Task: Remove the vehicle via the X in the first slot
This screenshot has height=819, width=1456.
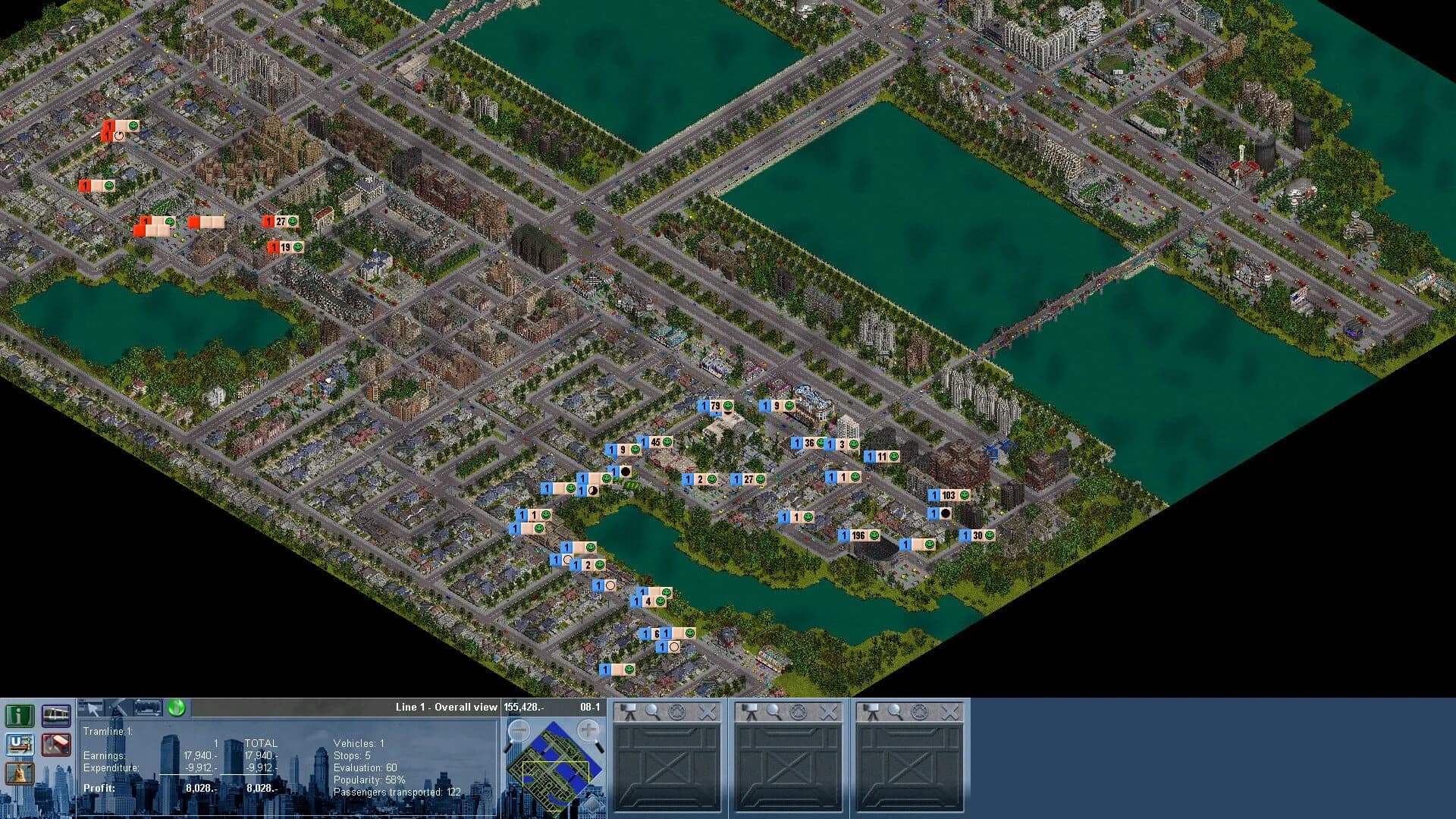Action: click(x=708, y=711)
